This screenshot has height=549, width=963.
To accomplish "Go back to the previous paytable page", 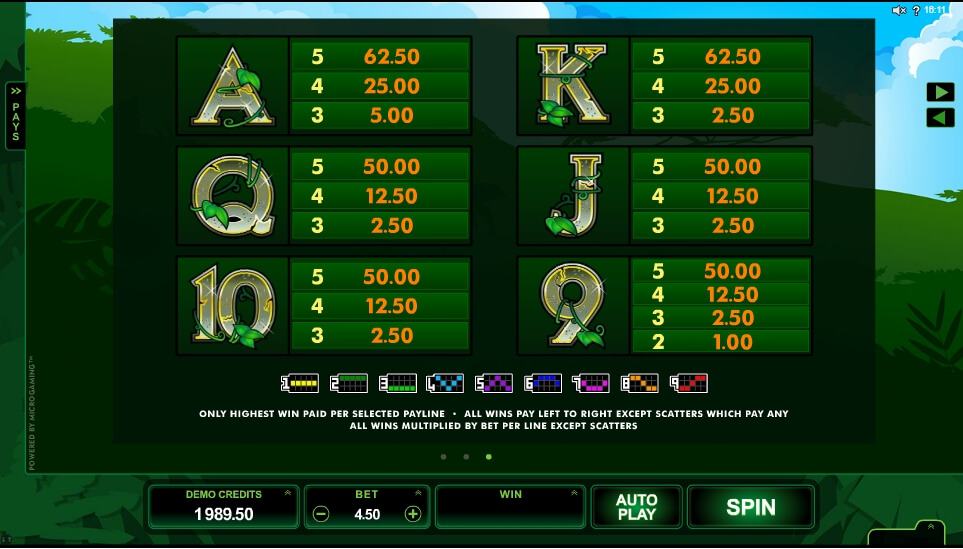I will 940,118.
